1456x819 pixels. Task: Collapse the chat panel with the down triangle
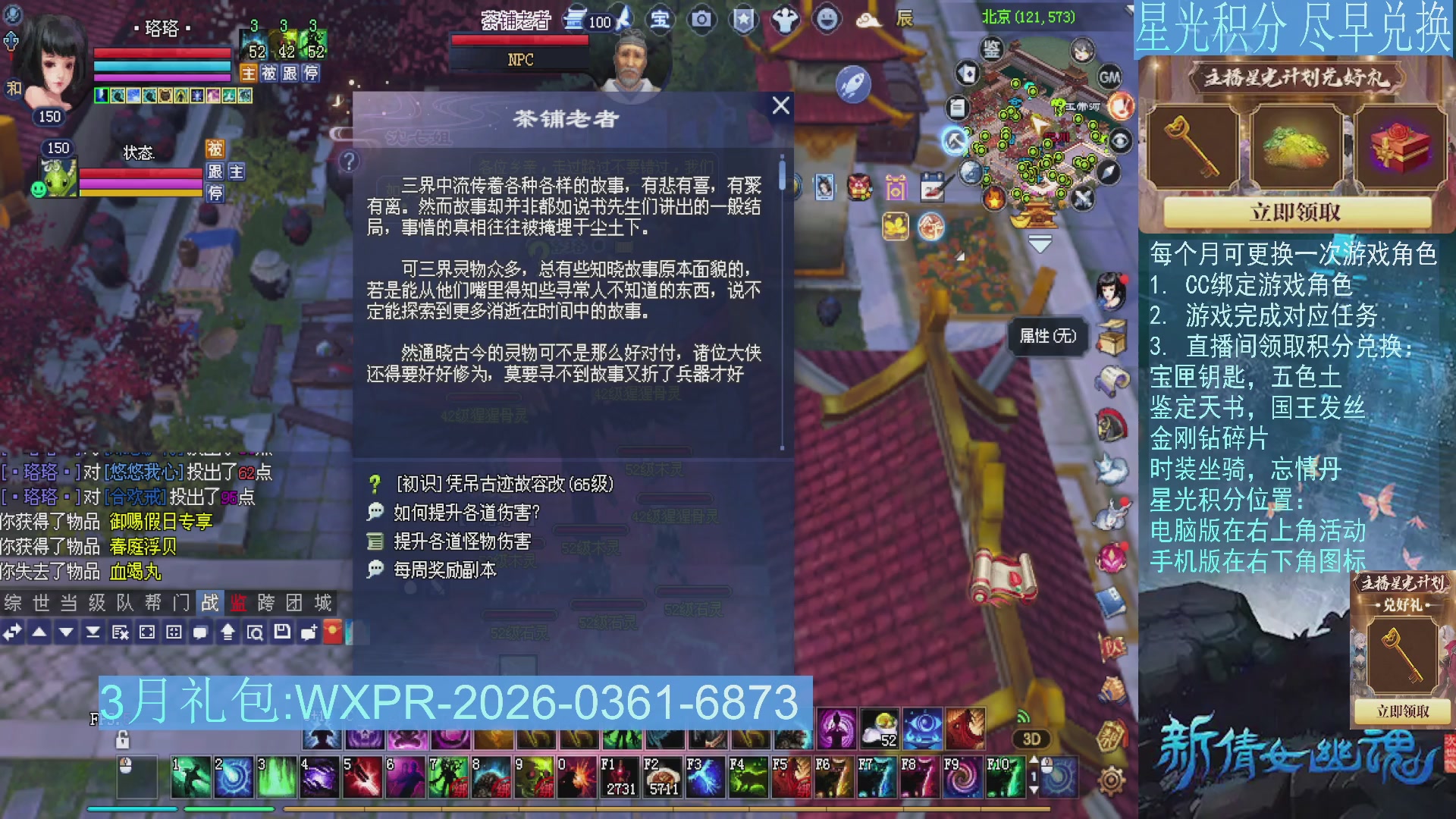click(x=67, y=631)
